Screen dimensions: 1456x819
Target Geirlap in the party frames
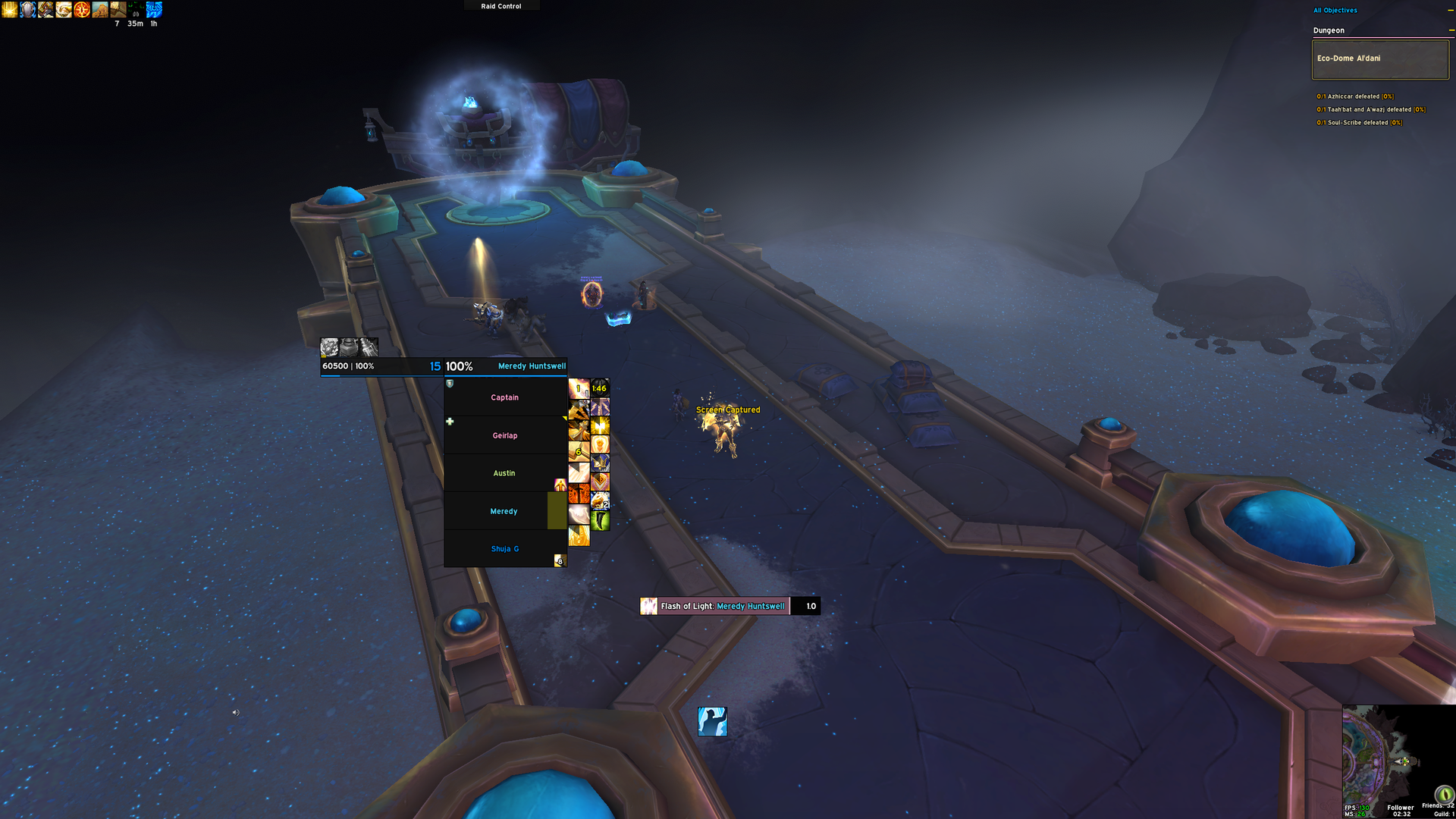click(x=504, y=435)
